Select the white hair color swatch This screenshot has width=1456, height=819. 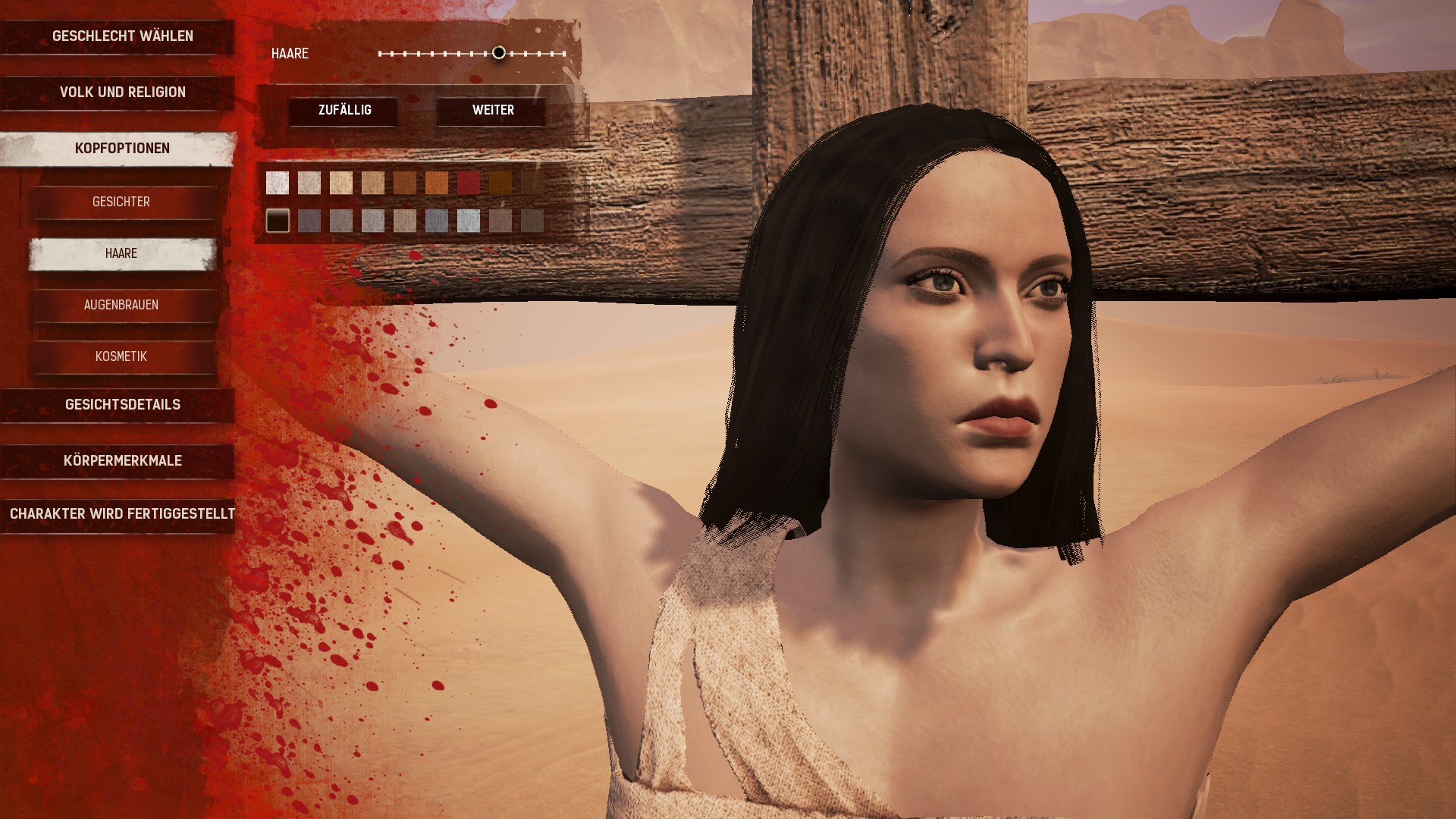click(278, 183)
